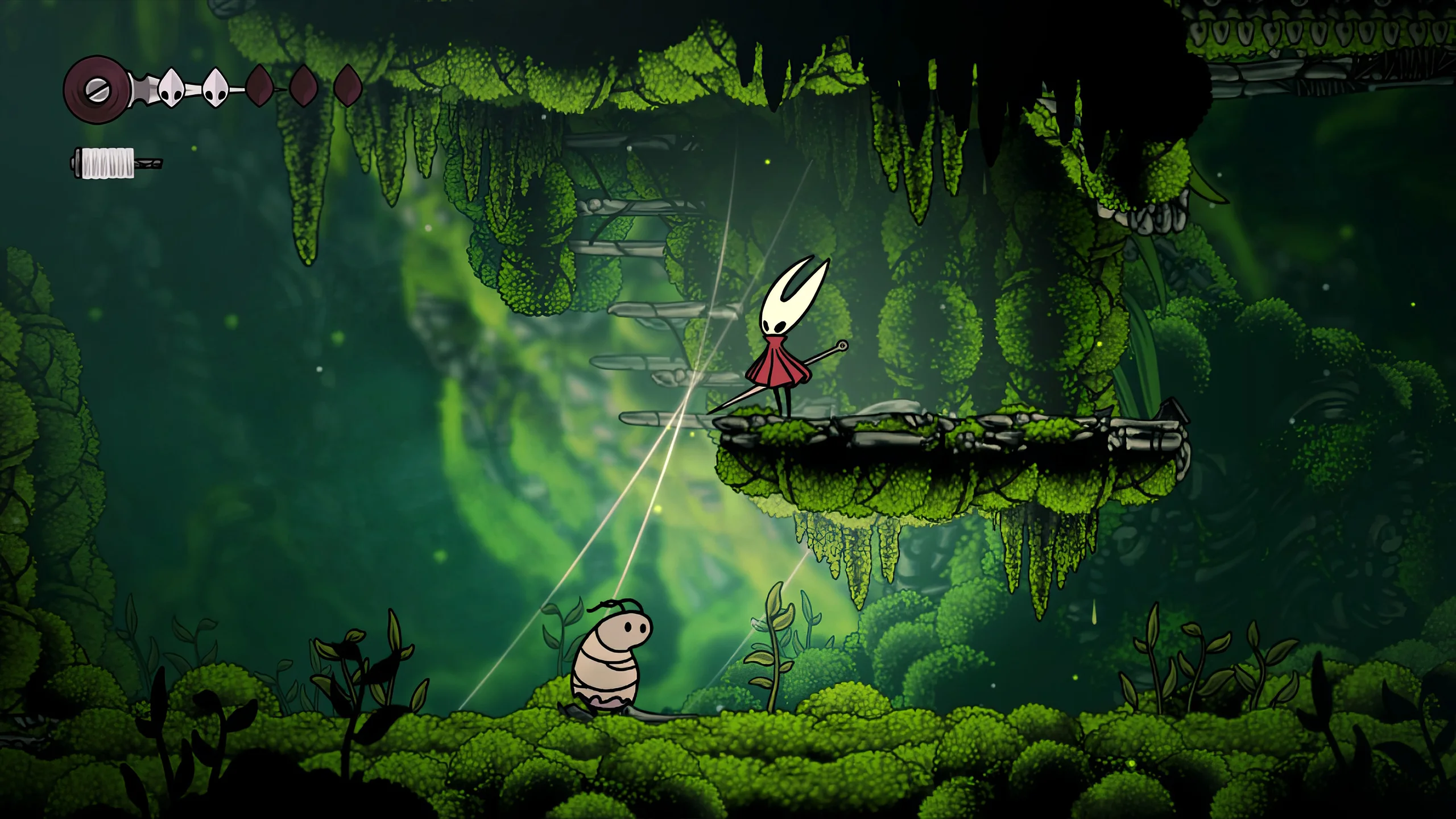The width and height of the screenshot is (1456, 819).
Task: Select the white thread bobbin icon
Action: pos(109,163)
